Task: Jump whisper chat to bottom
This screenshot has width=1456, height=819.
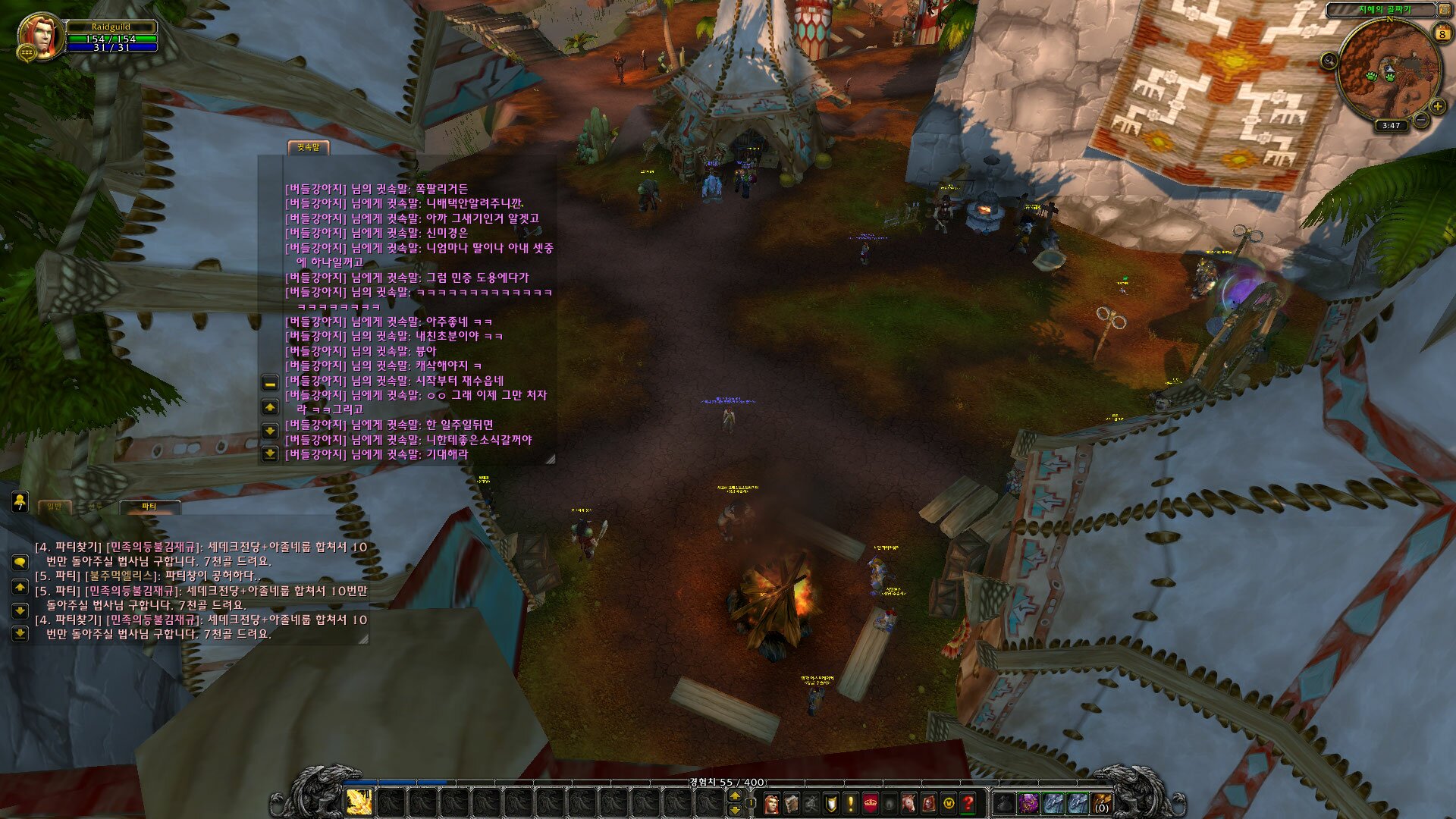Action: 270,453
